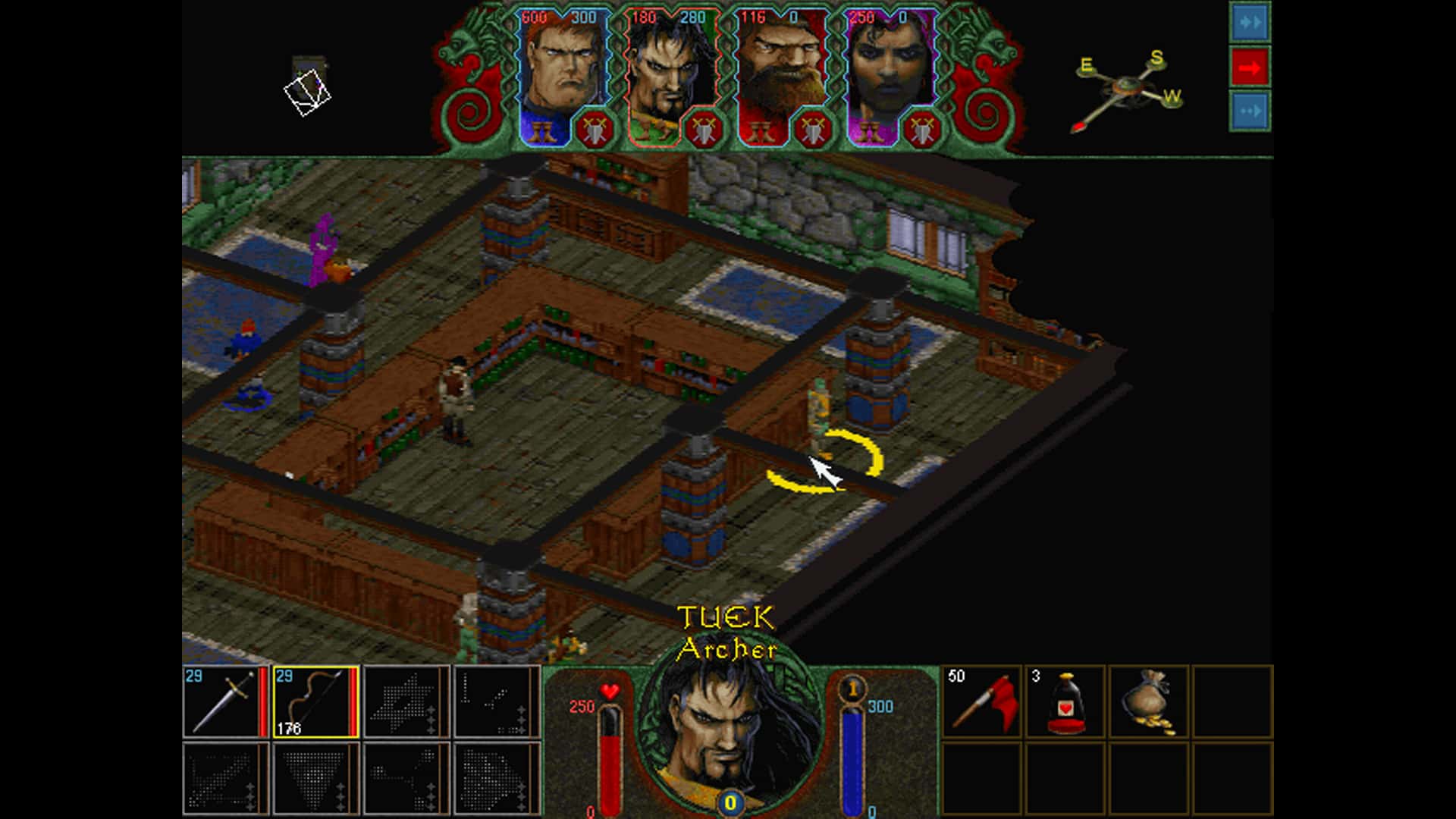Click the red arrow speed button
Viewport: 1456px width, 819px height.
(1249, 67)
